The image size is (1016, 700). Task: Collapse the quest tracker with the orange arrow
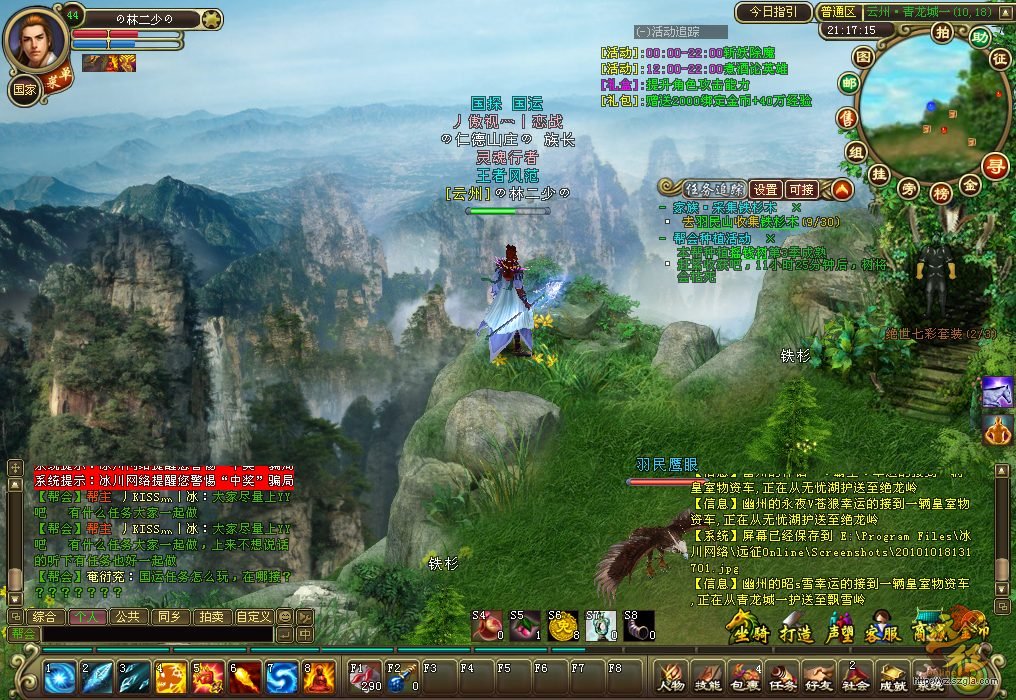click(842, 188)
